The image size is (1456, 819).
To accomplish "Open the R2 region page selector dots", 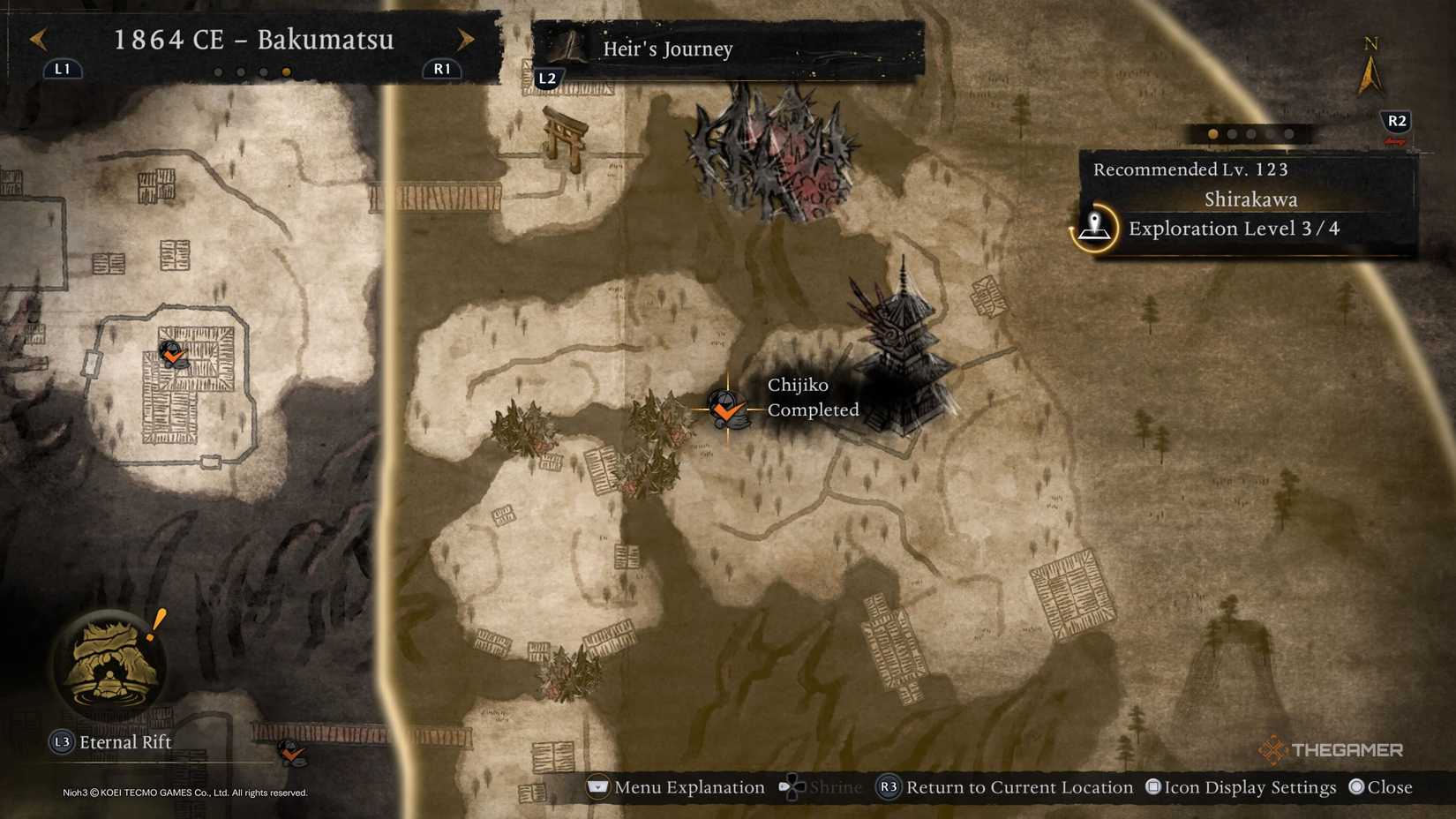I will [1250, 135].
